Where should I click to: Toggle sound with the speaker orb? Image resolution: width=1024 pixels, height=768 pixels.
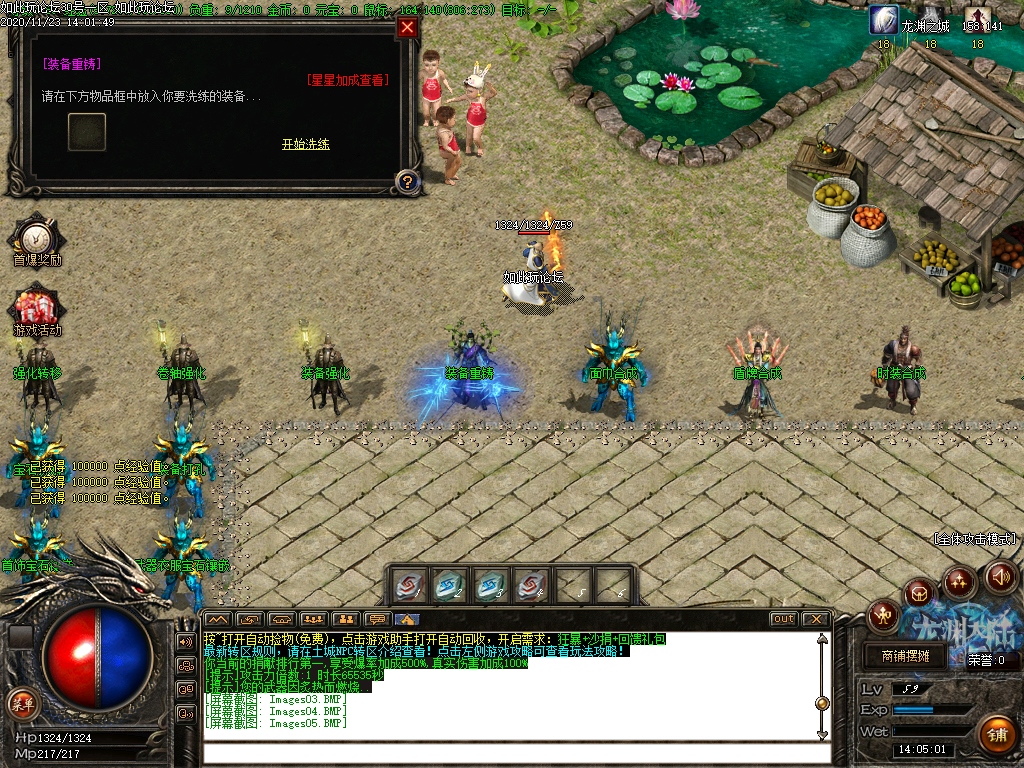click(1000, 575)
